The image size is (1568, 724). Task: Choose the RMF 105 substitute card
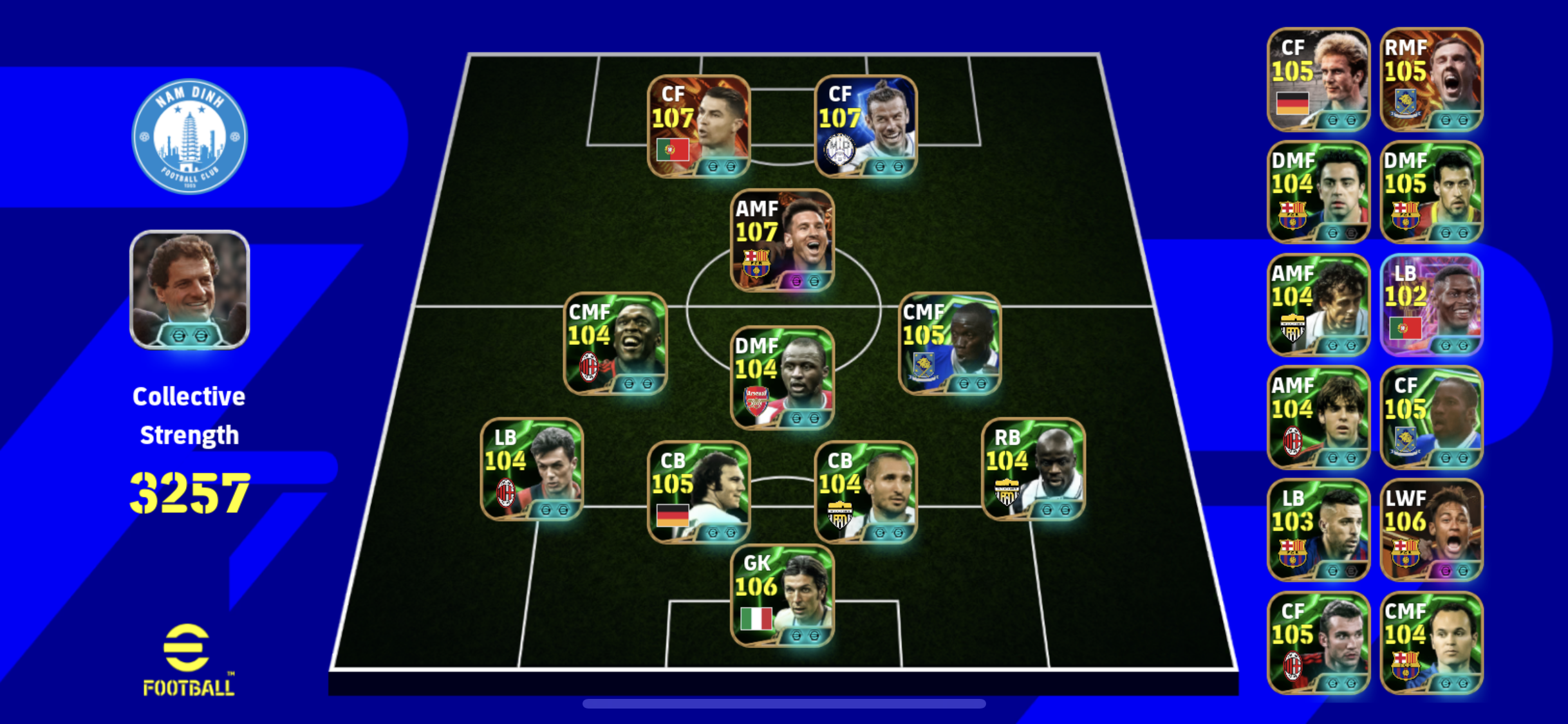1432,79
